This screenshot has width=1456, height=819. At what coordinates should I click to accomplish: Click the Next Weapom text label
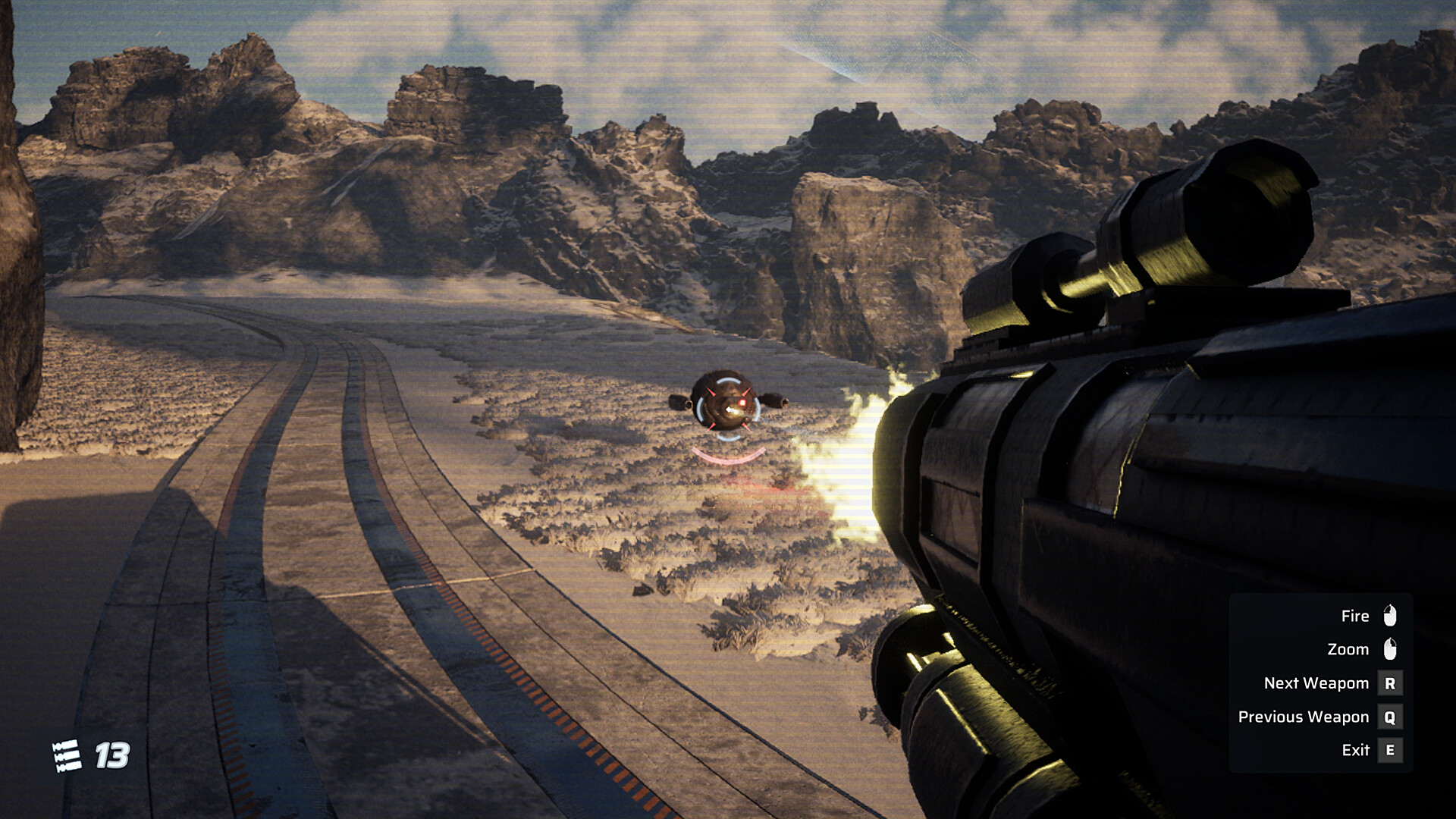point(1316,683)
